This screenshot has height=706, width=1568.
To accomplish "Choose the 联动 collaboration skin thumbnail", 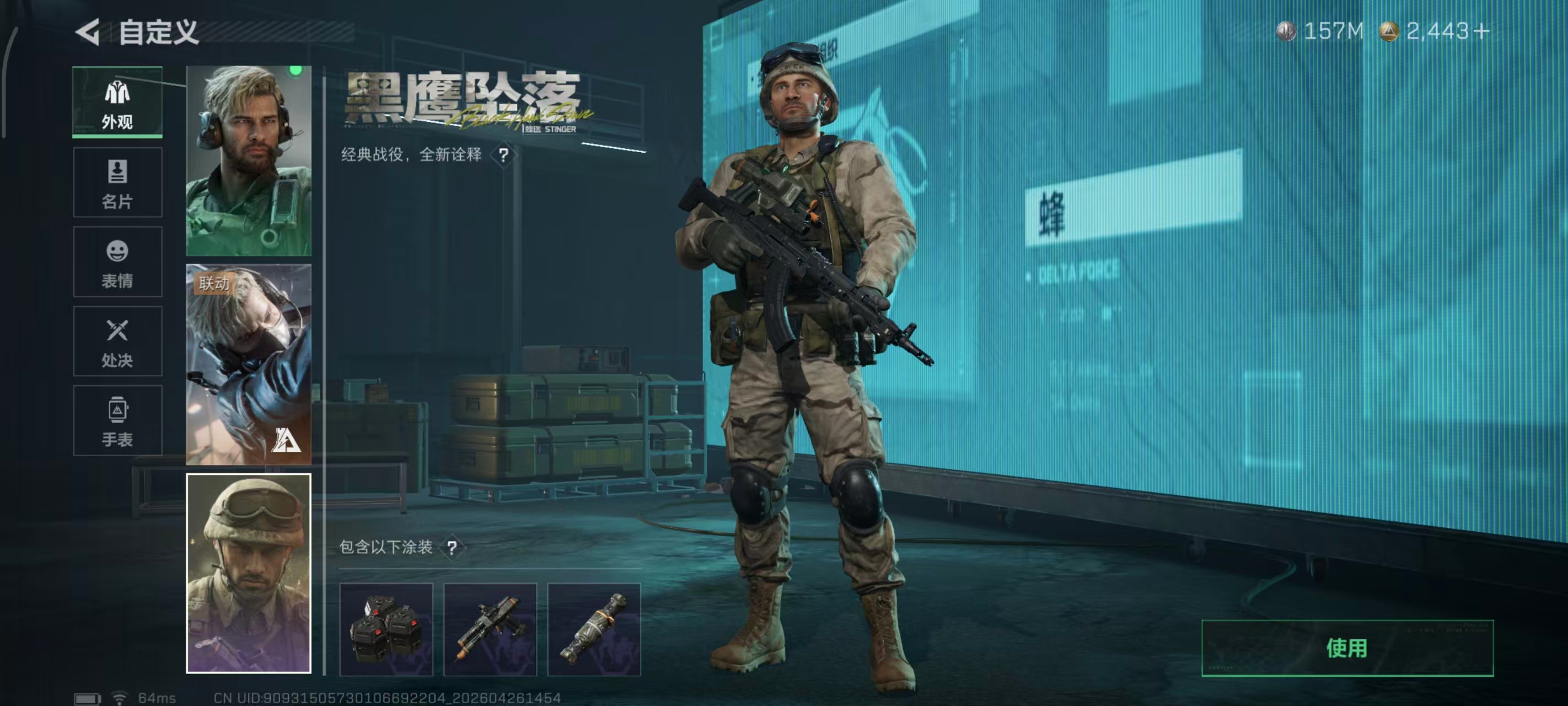I will pyautogui.click(x=248, y=363).
